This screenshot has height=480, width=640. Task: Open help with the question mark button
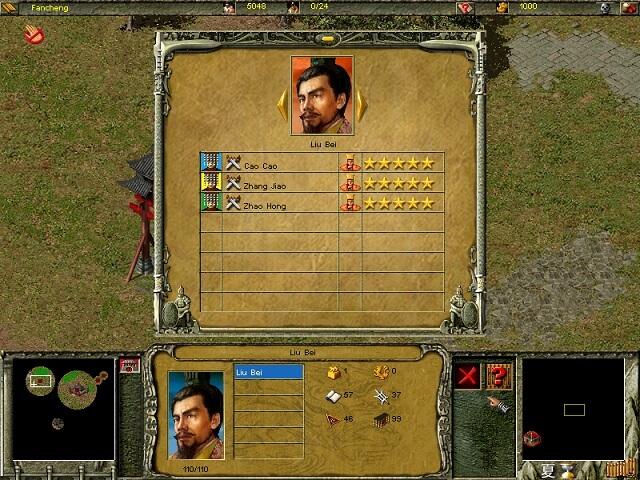pyautogui.click(x=497, y=376)
